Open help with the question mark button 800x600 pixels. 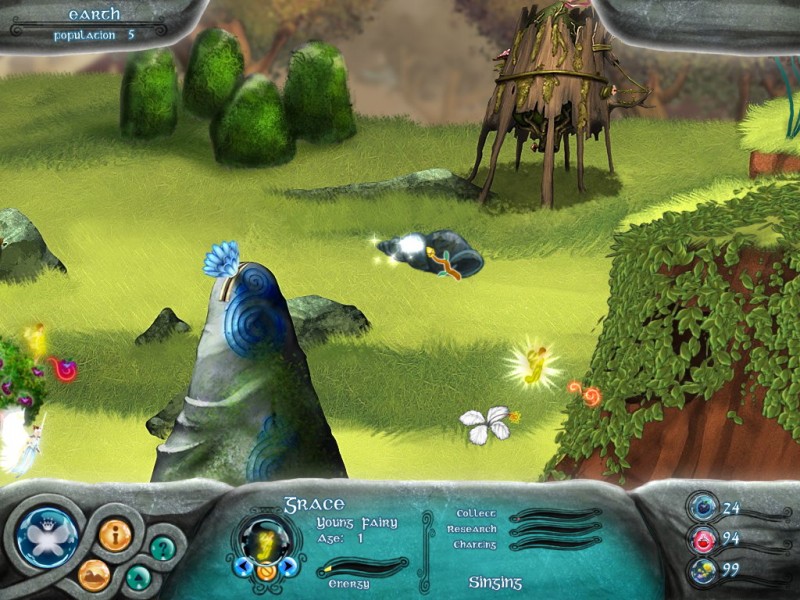tap(163, 548)
